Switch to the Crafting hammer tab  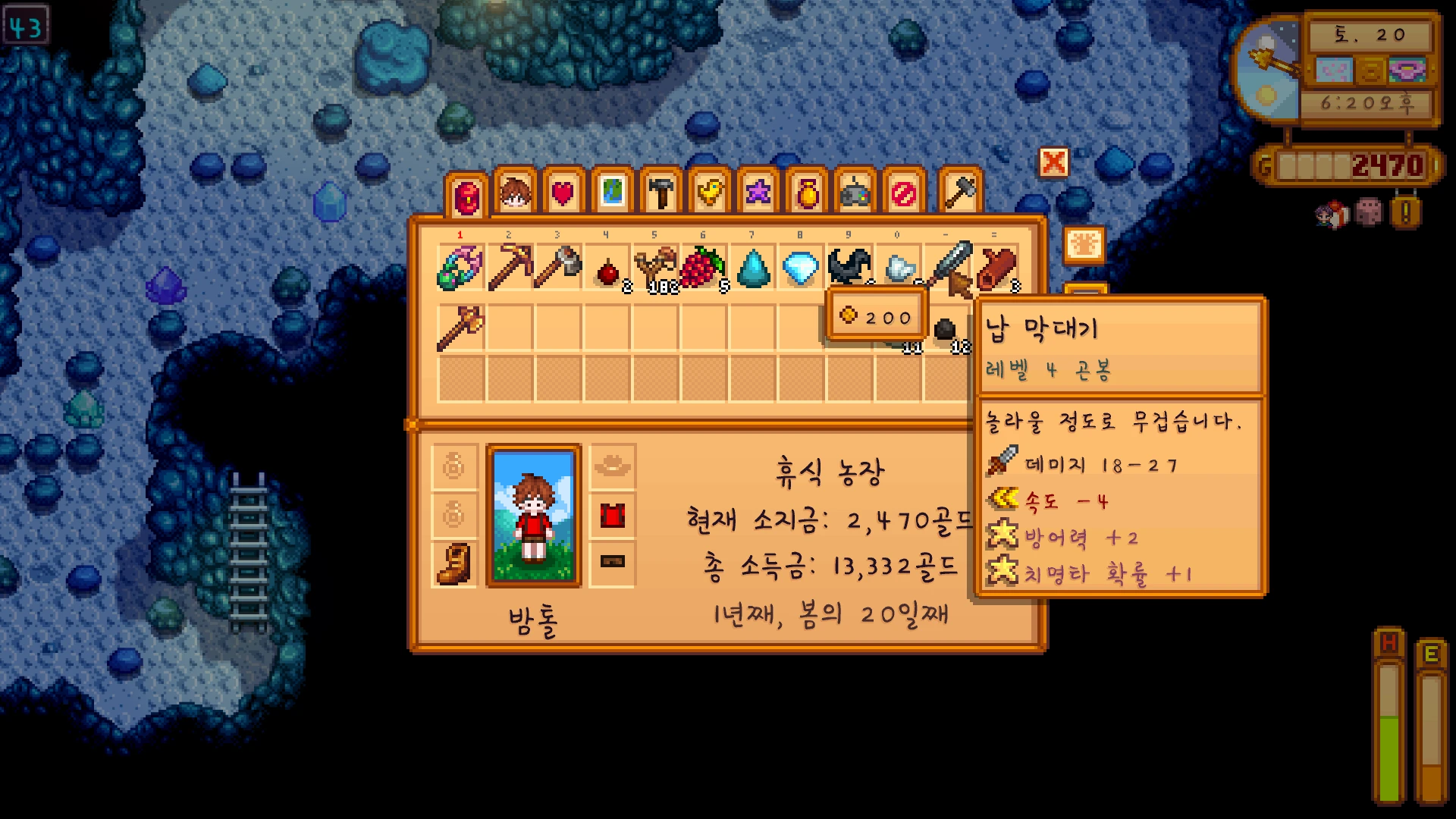tap(661, 193)
